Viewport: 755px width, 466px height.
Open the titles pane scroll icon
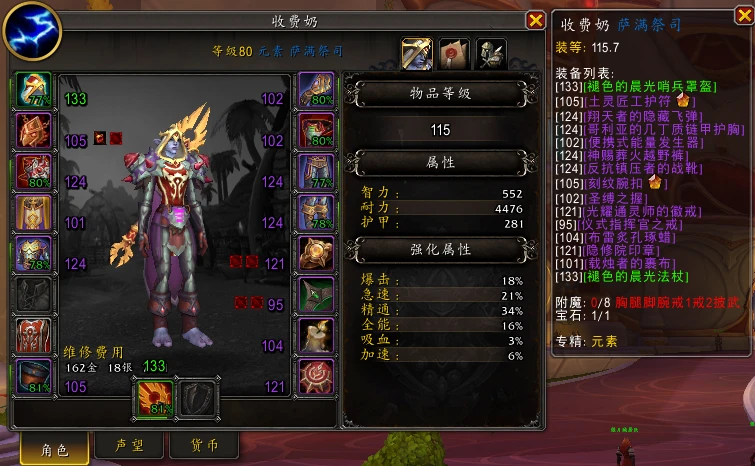point(454,53)
